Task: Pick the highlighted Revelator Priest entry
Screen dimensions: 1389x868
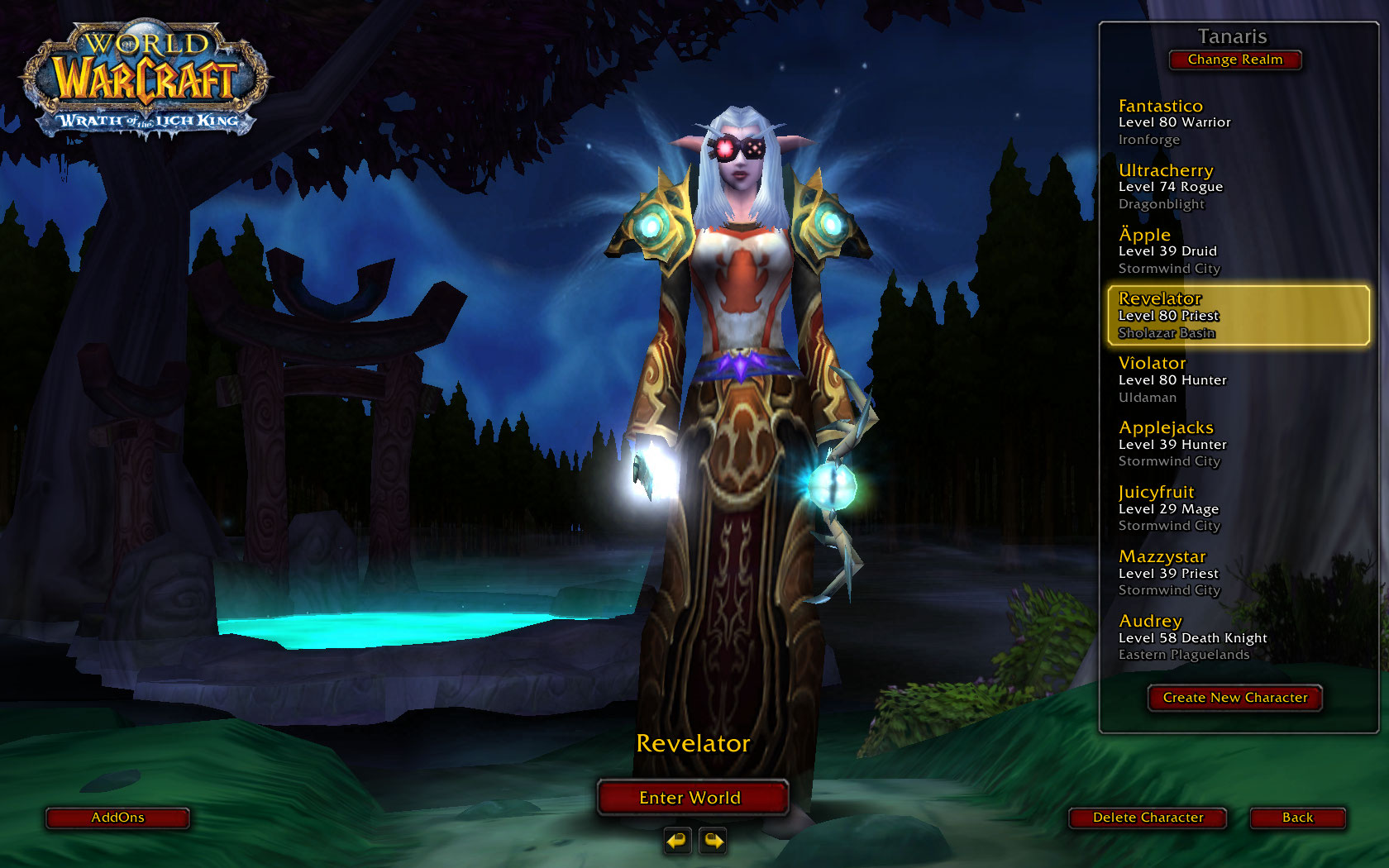Action: 1238,315
